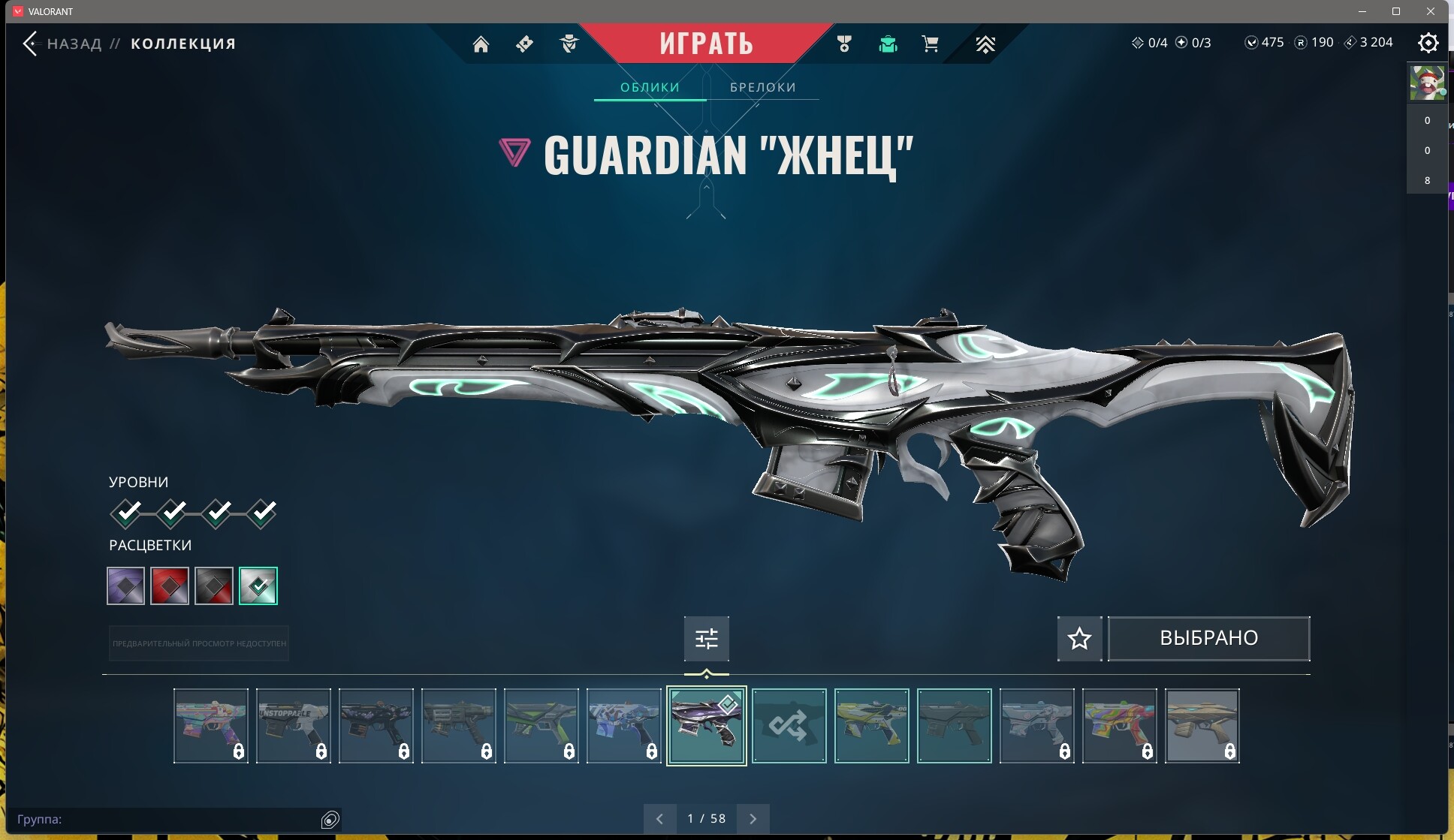Open the player avatar in social panel

(1426, 83)
